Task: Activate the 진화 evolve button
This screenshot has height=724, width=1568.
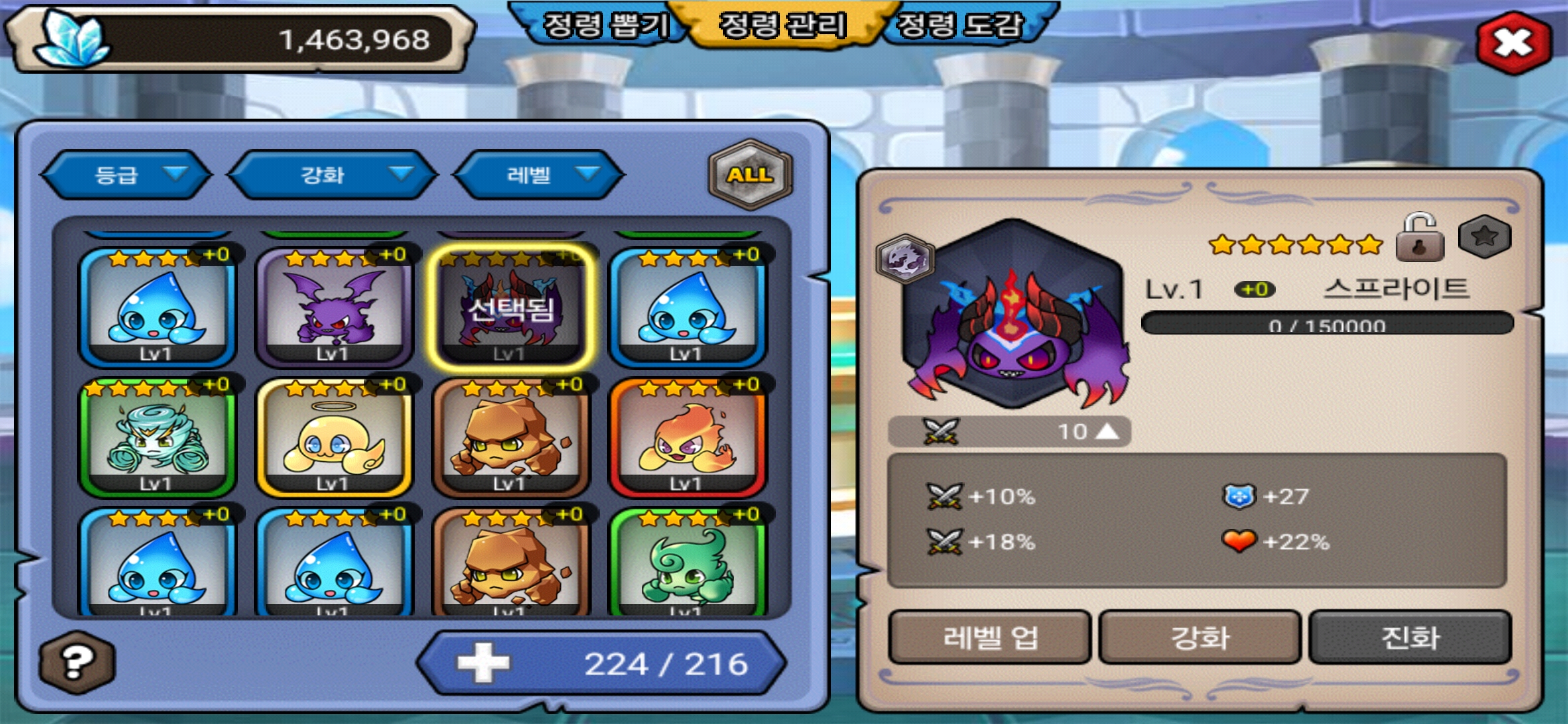Action: tap(1410, 637)
